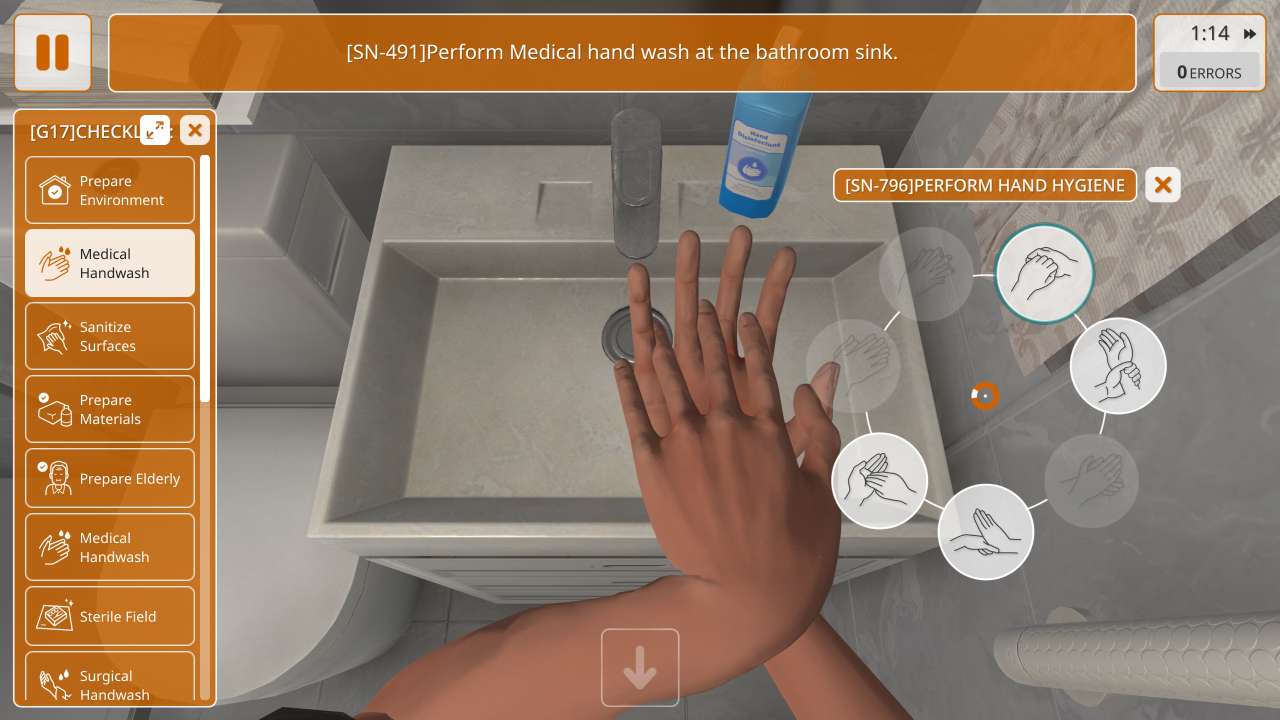1280x720 pixels.
Task: Pause the simulation
Action: pyautogui.click(x=52, y=53)
